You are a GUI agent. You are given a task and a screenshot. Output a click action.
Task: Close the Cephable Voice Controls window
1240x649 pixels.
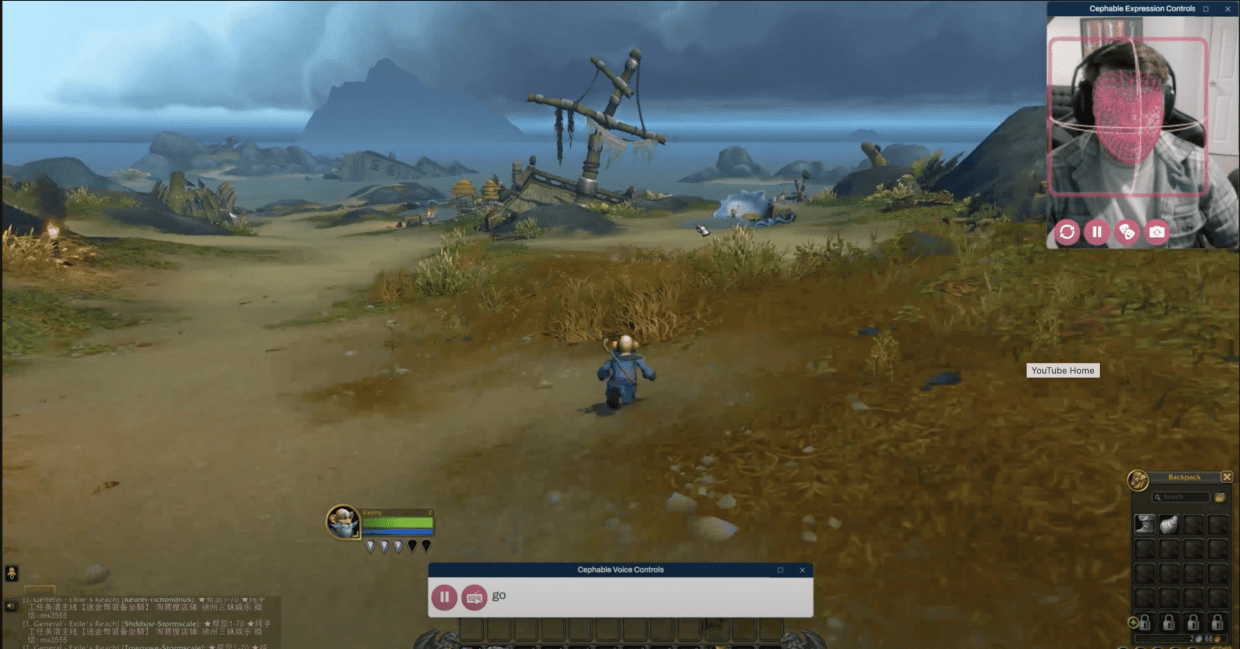pos(802,570)
